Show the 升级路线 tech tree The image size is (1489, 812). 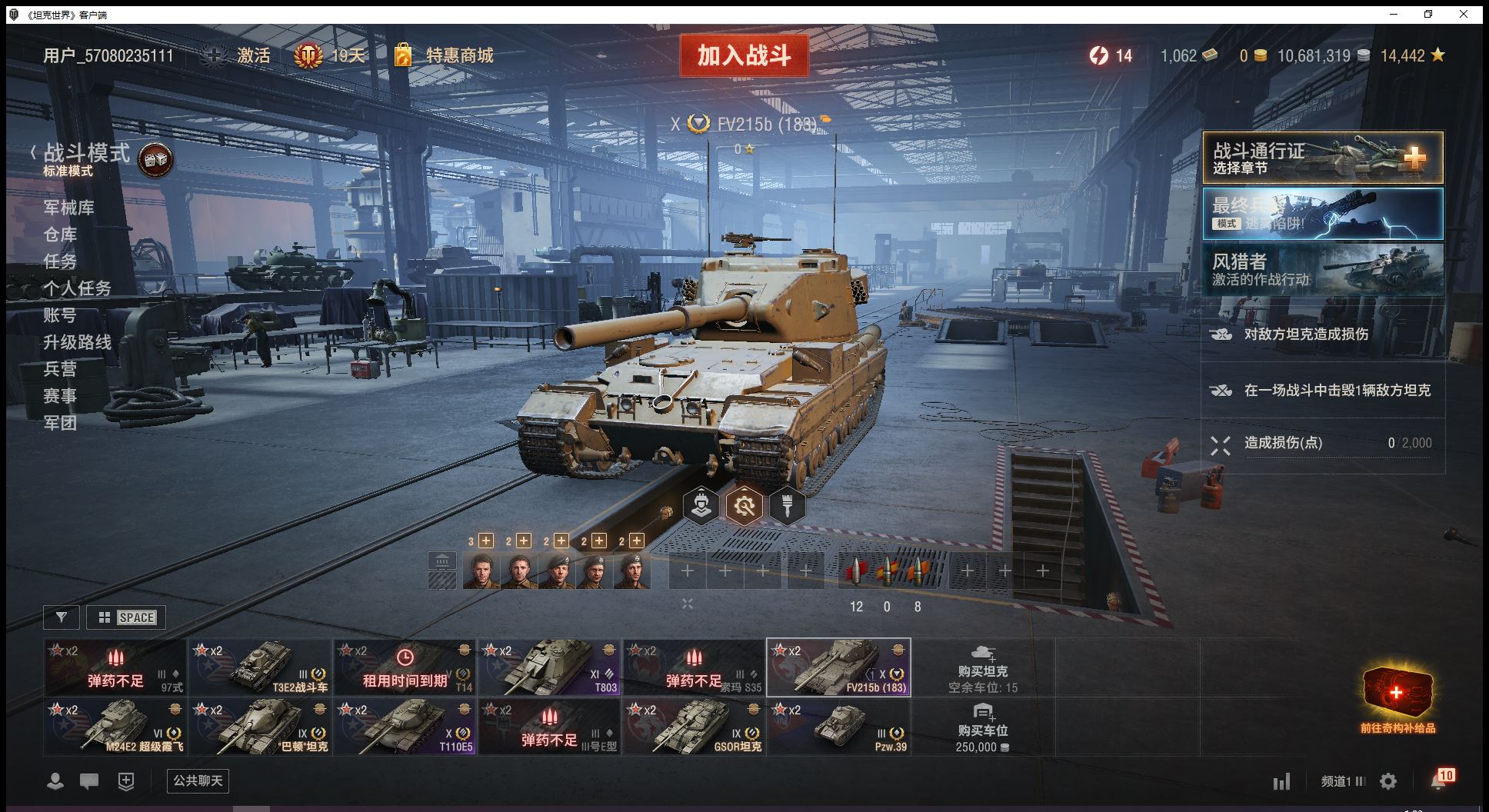77,342
